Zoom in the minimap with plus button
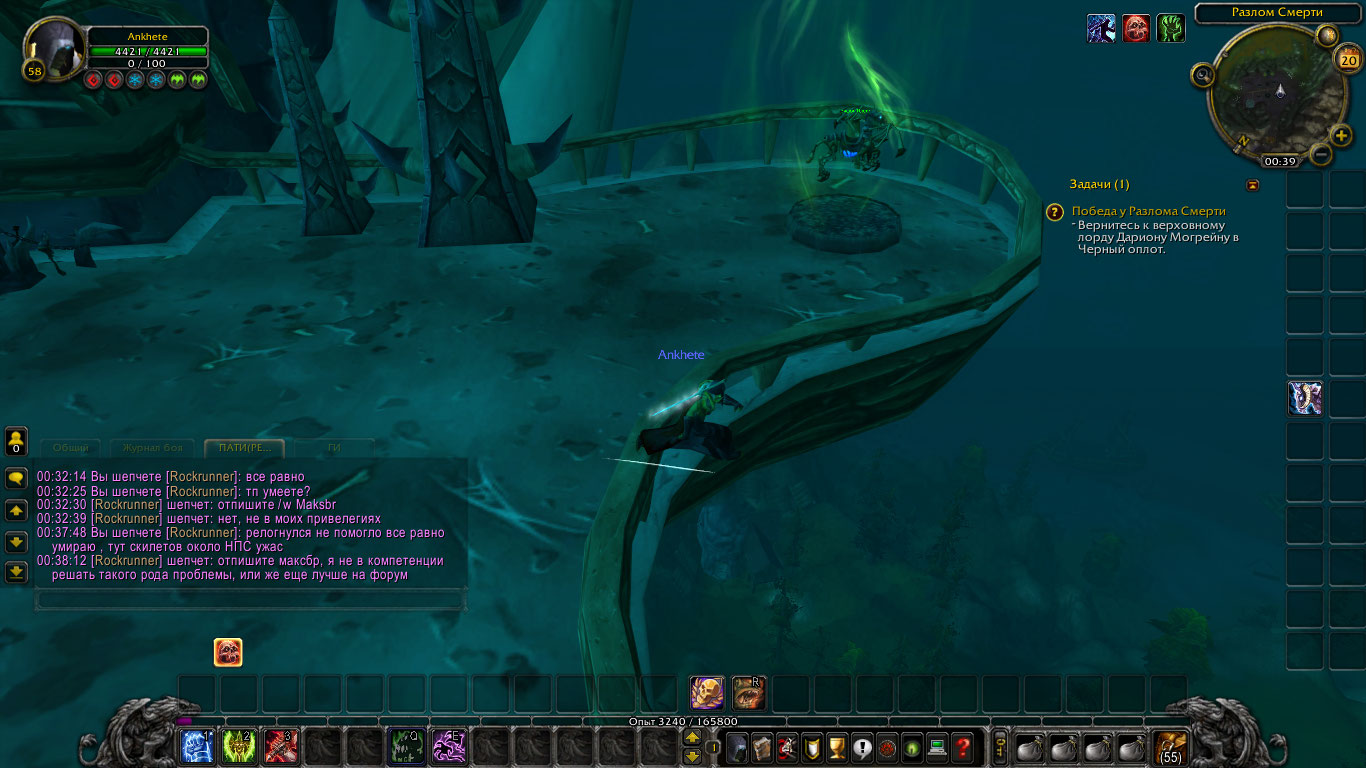1366x768 pixels. pyautogui.click(x=1341, y=136)
